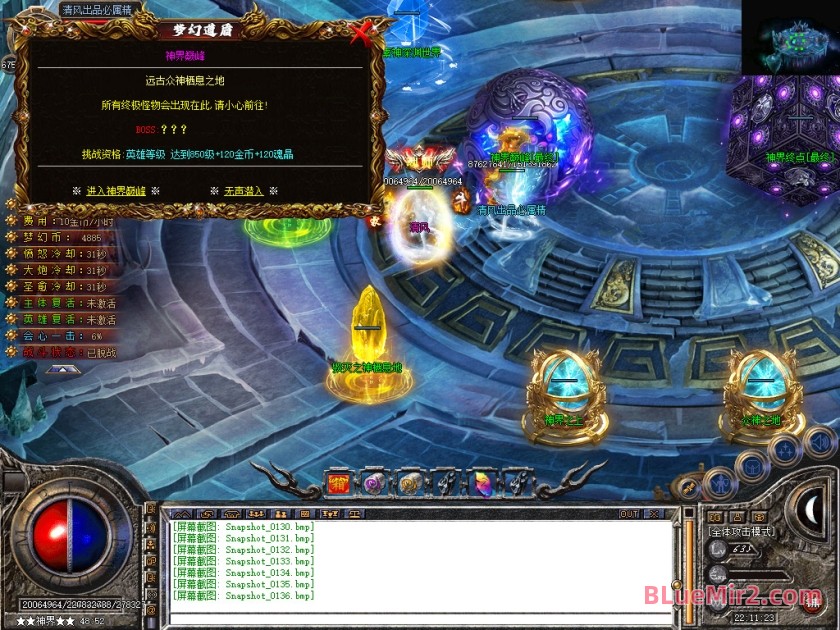Close the 梦幻遗盾 dialog with the red X
The image size is (840, 630).
tap(362, 34)
